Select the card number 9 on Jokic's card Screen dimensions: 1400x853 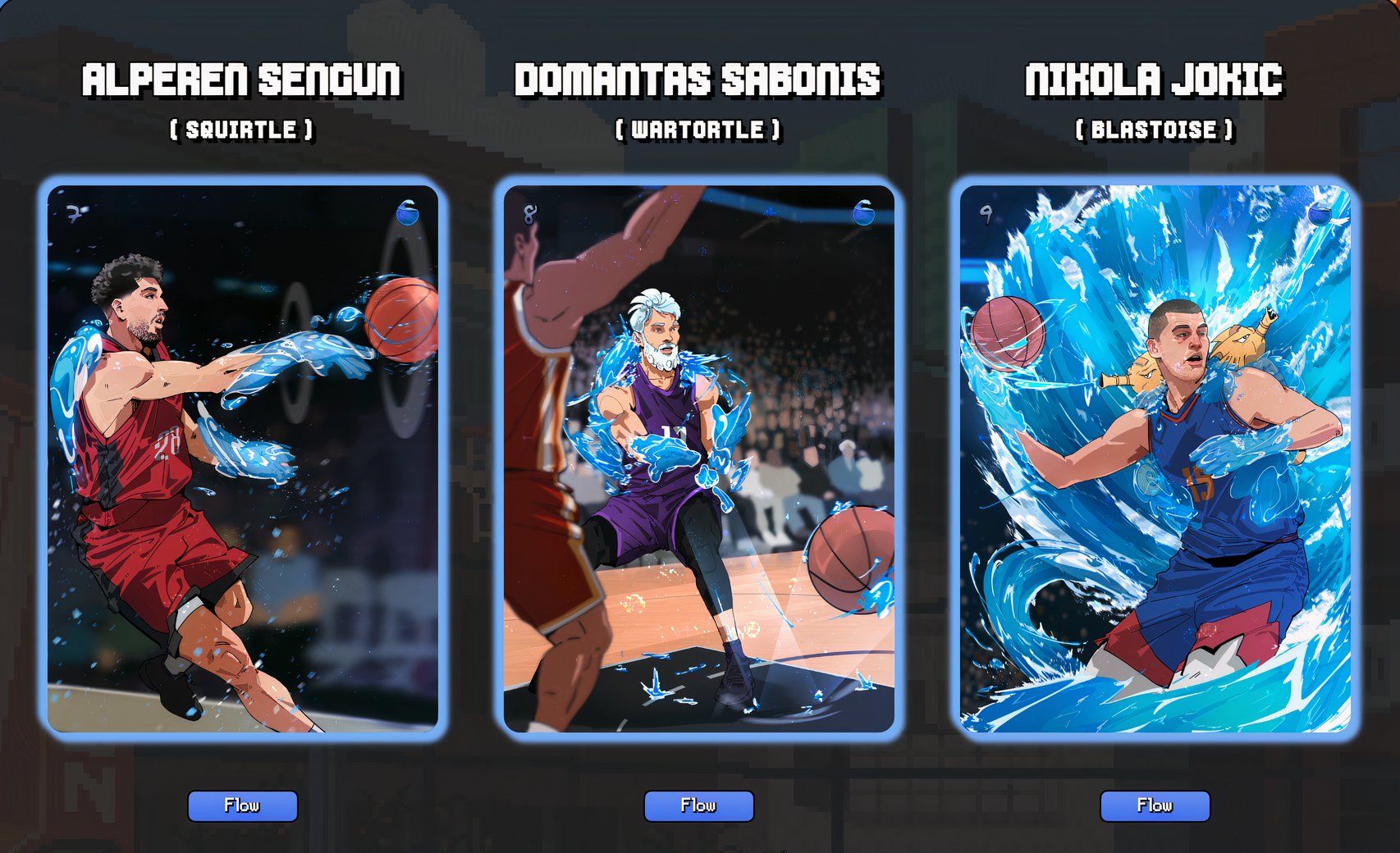(x=987, y=215)
